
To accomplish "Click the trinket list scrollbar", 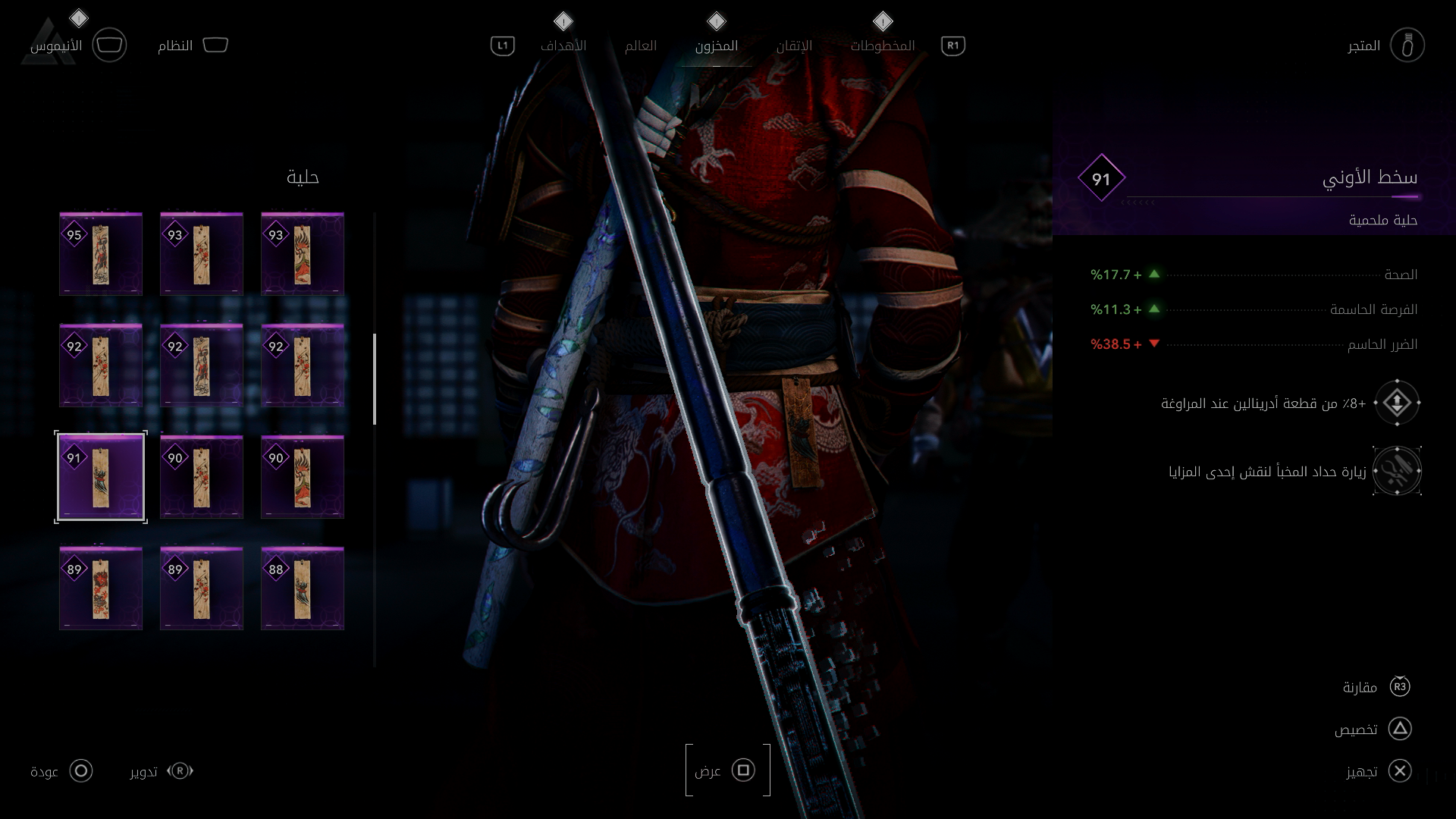I will coord(375,379).
